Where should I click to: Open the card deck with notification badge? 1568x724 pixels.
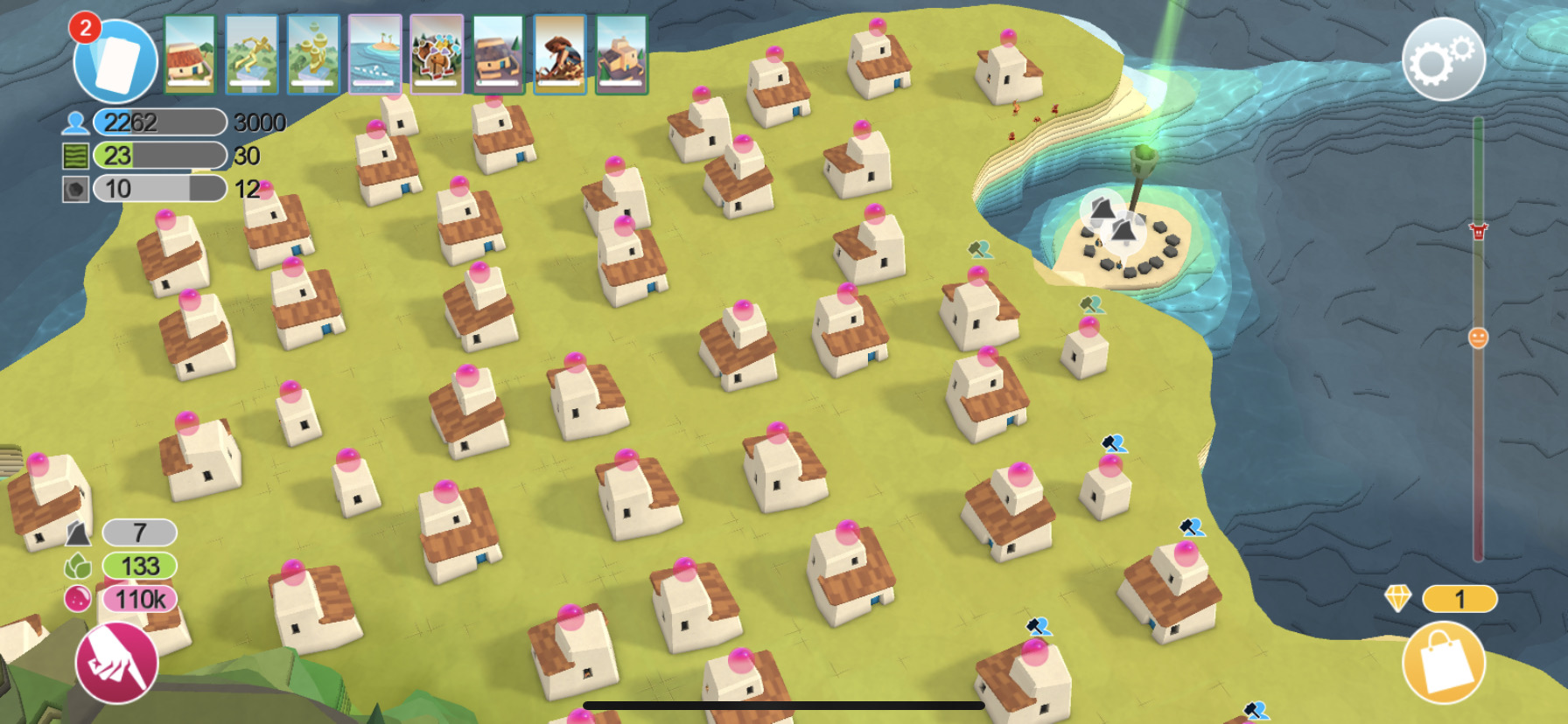click(x=114, y=57)
